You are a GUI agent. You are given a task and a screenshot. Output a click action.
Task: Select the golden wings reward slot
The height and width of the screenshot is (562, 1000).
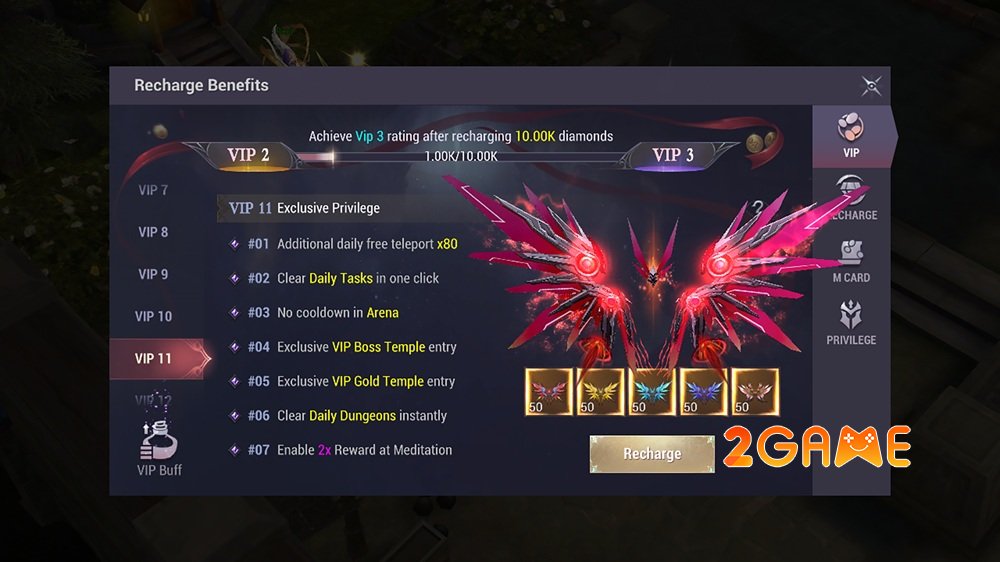600,392
